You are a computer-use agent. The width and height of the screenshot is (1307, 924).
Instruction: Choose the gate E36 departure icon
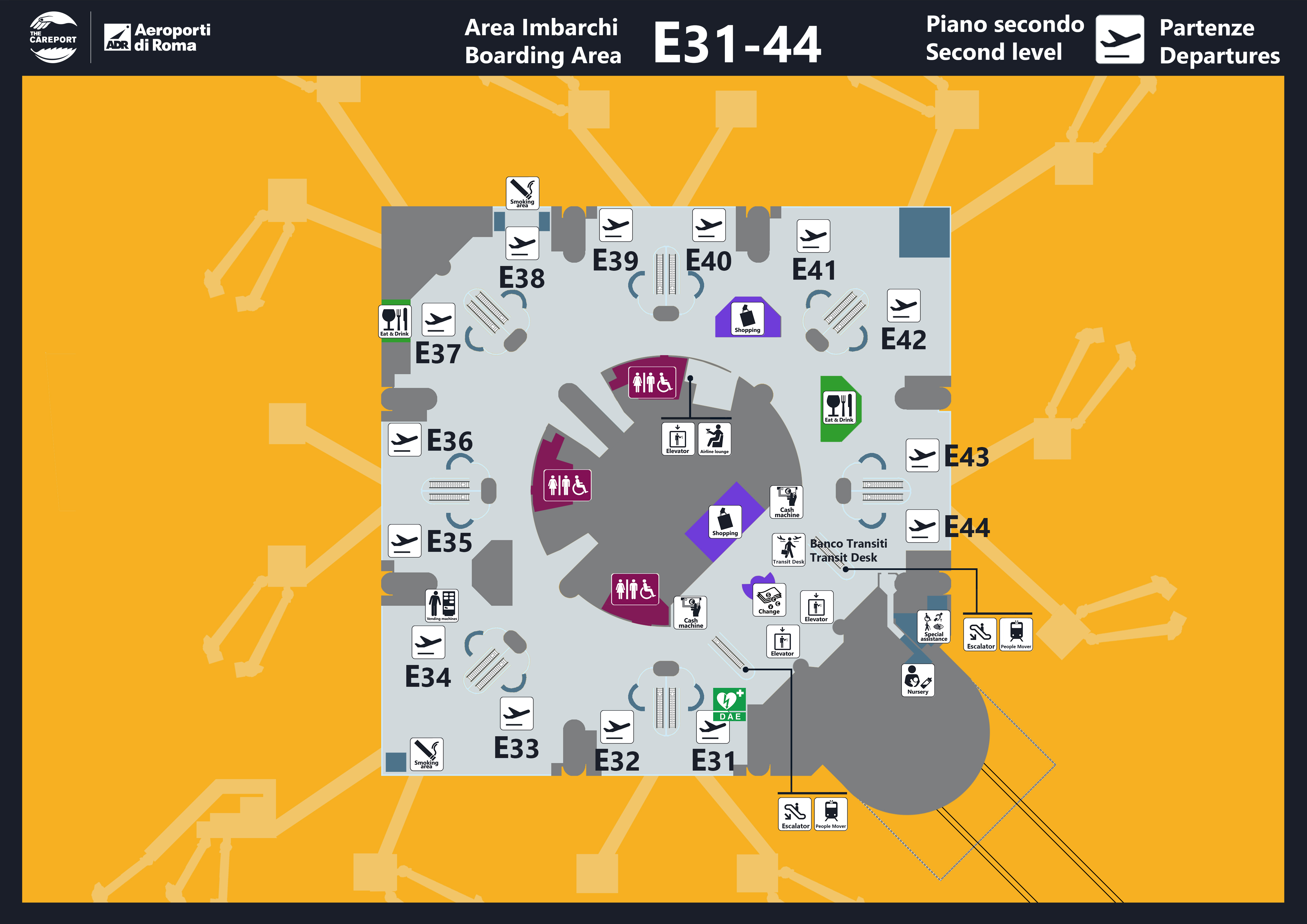tap(404, 440)
